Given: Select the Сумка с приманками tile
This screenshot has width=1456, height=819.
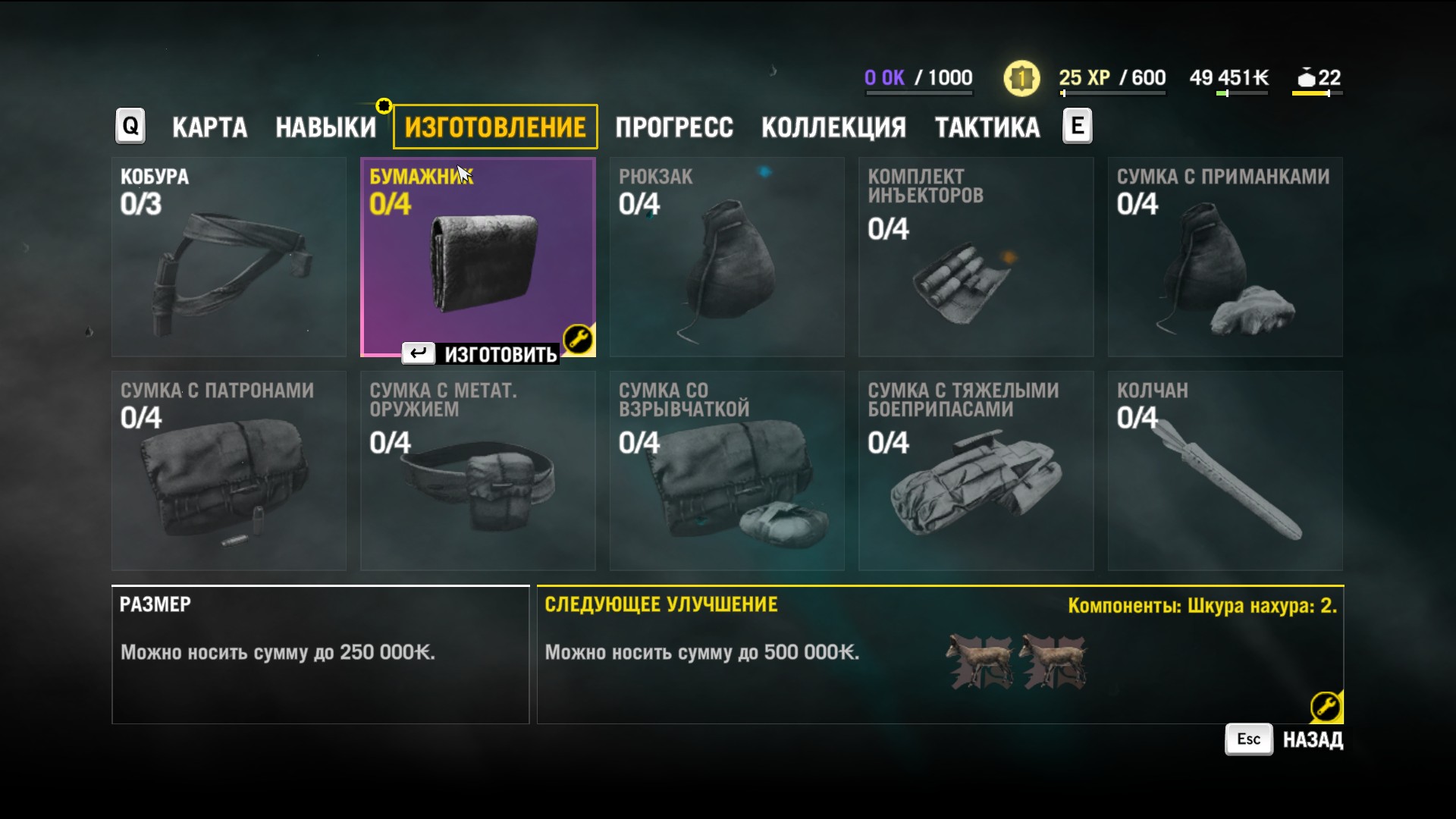Looking at the screenshot, I should point(1225,257).
